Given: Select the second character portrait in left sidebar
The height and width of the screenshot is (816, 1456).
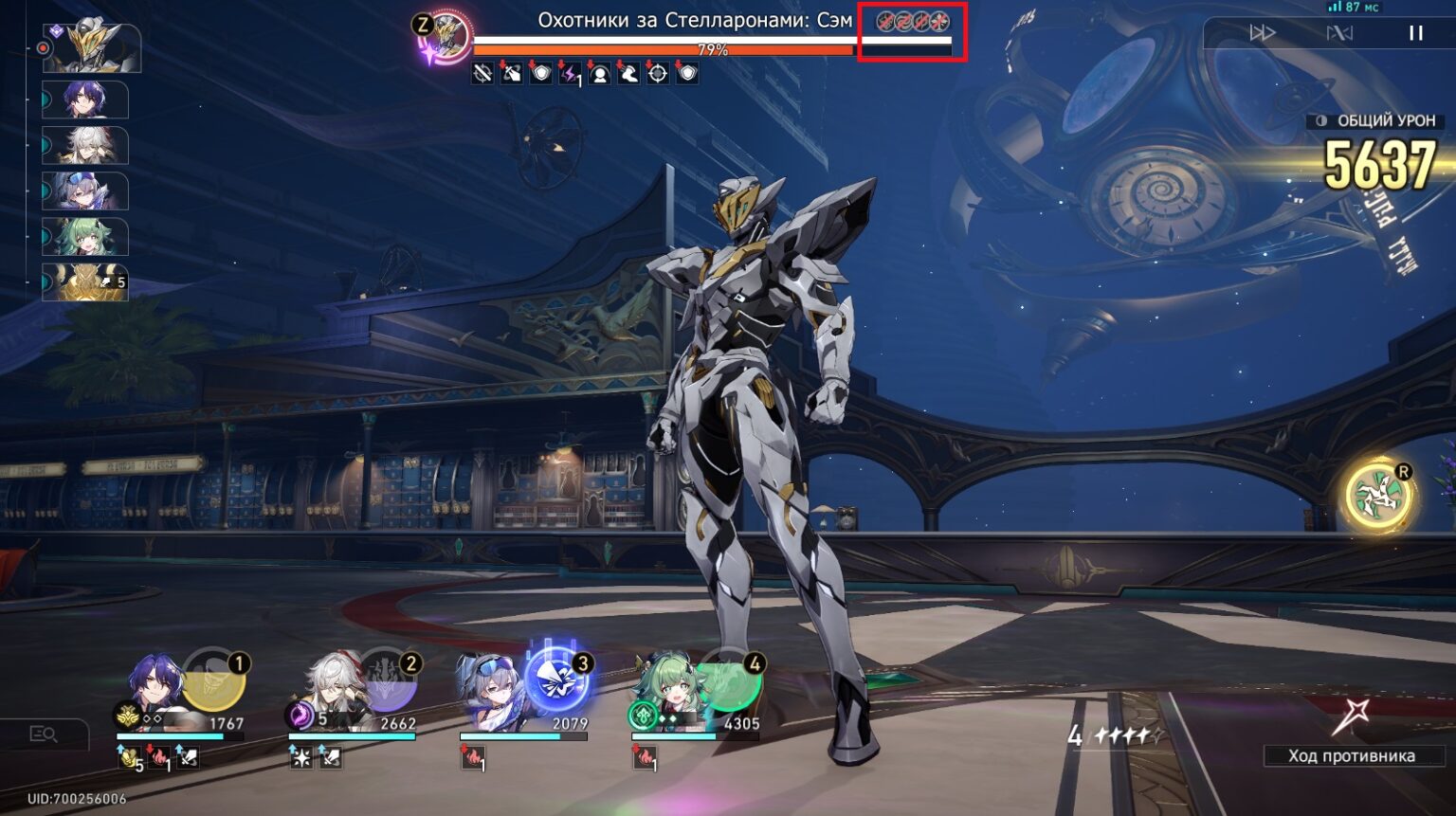Looking at the screenshot, I should point(83,100).
